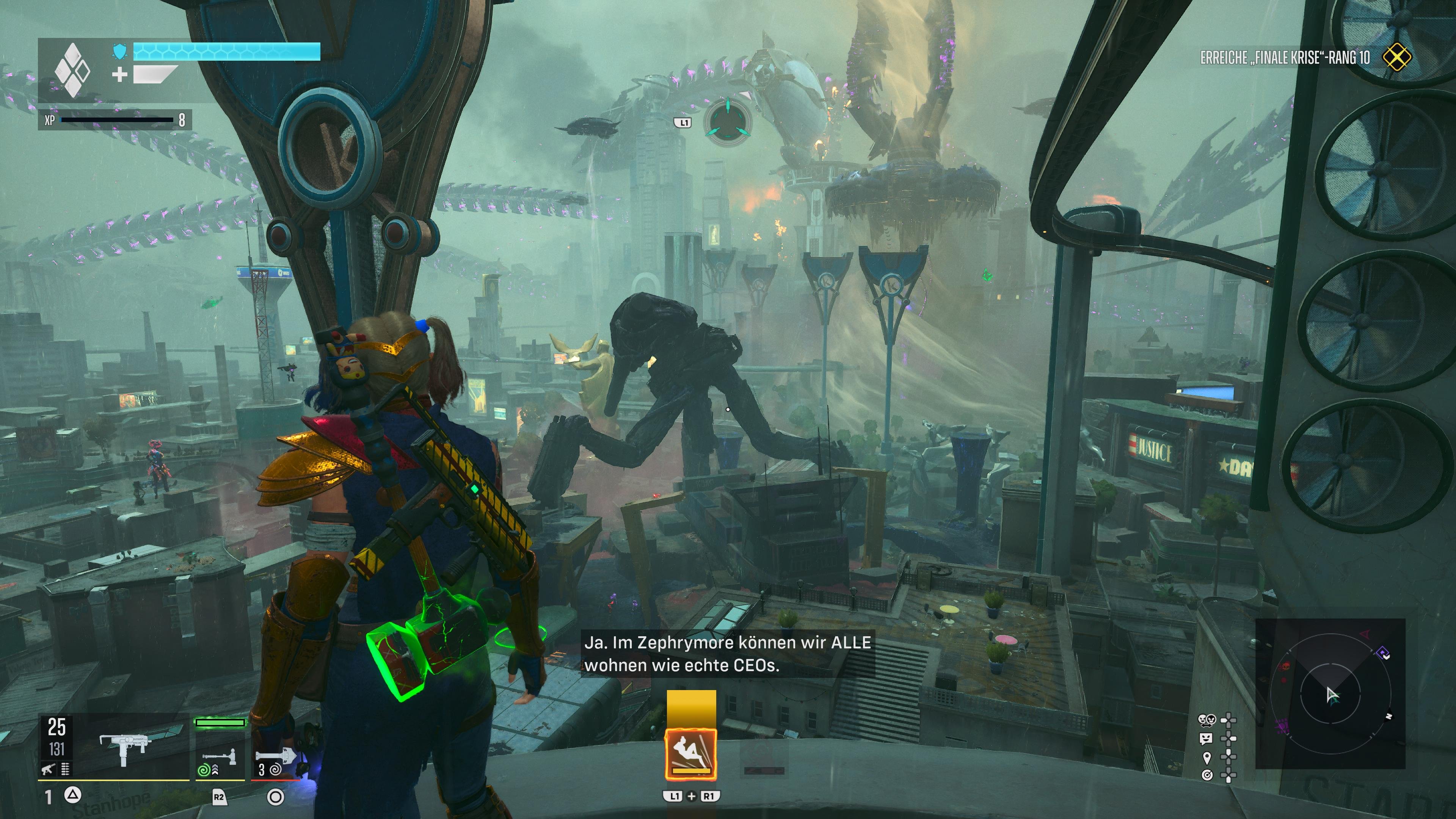The height and width of the screenshot is (819, 1456).
Task: Select the red skull enemy marker on minimap
Action: [x=1285, y=667]
